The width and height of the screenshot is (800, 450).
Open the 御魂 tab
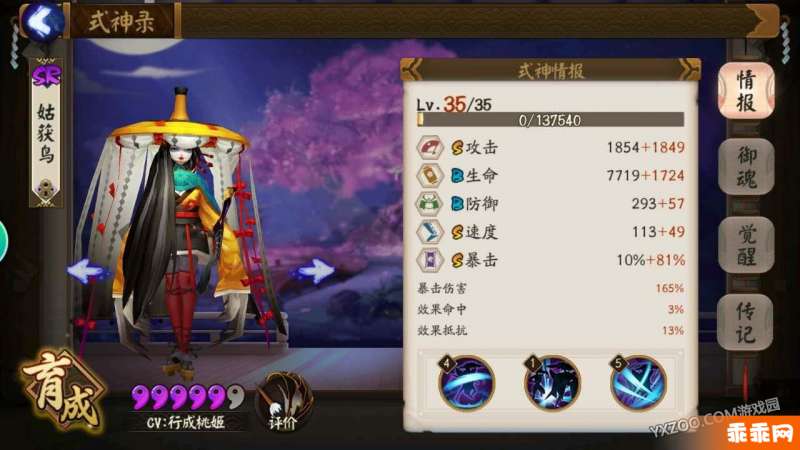point(746,167)
